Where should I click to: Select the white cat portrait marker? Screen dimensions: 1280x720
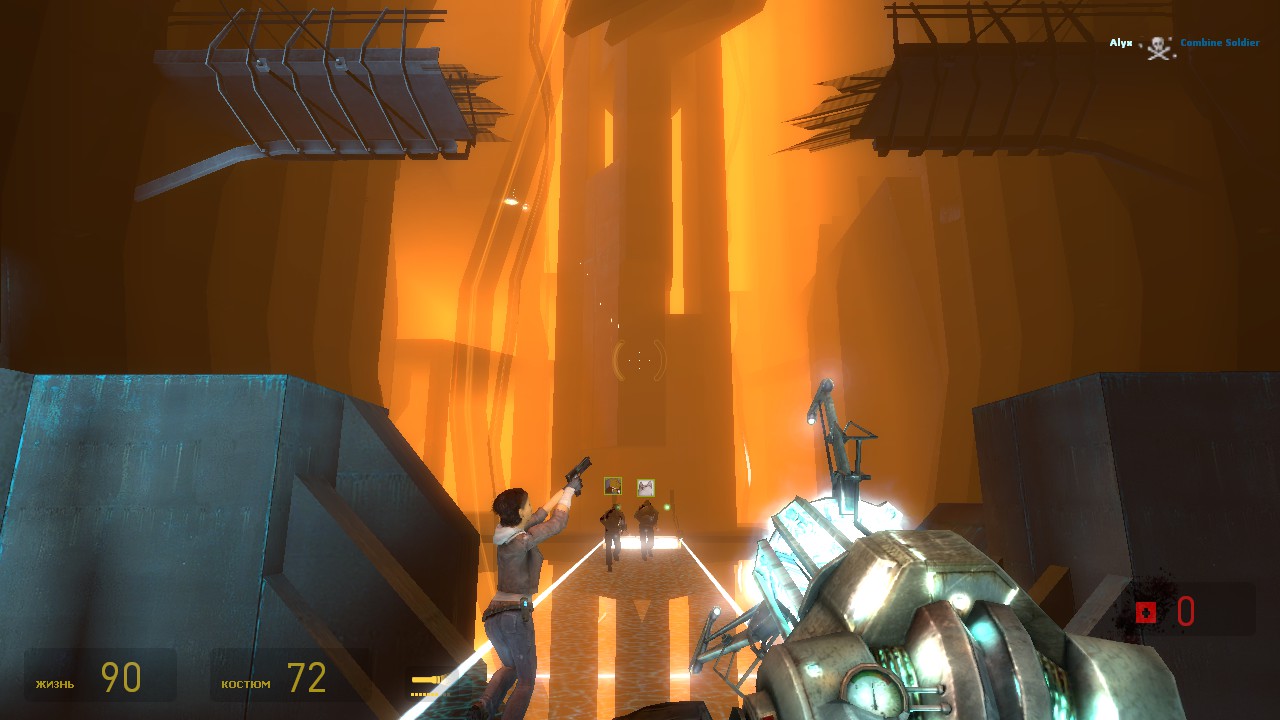pos(646,487)
